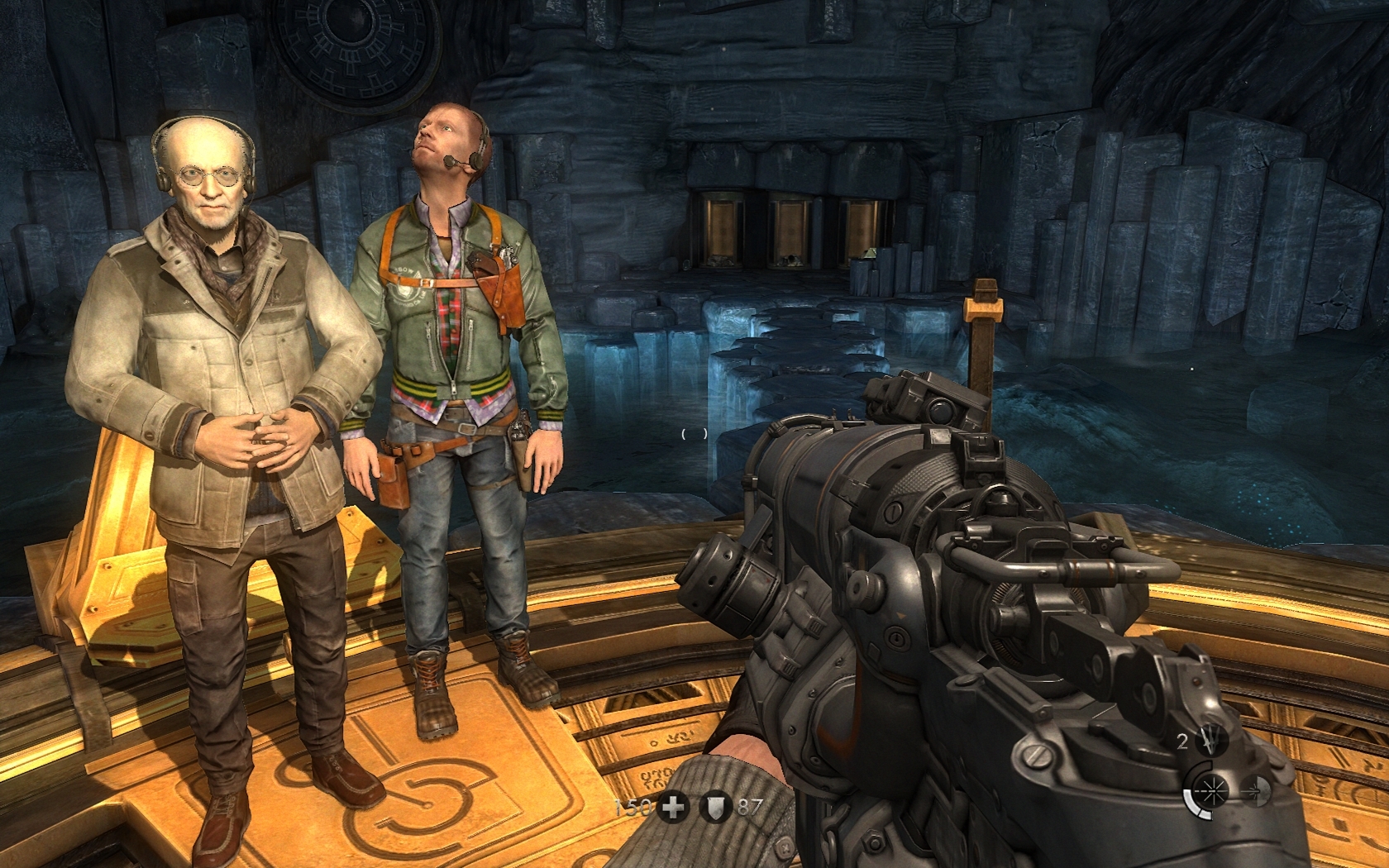The image size is (1389, 868).
Task: Click the armor shield icon
Action: [713, 807]
